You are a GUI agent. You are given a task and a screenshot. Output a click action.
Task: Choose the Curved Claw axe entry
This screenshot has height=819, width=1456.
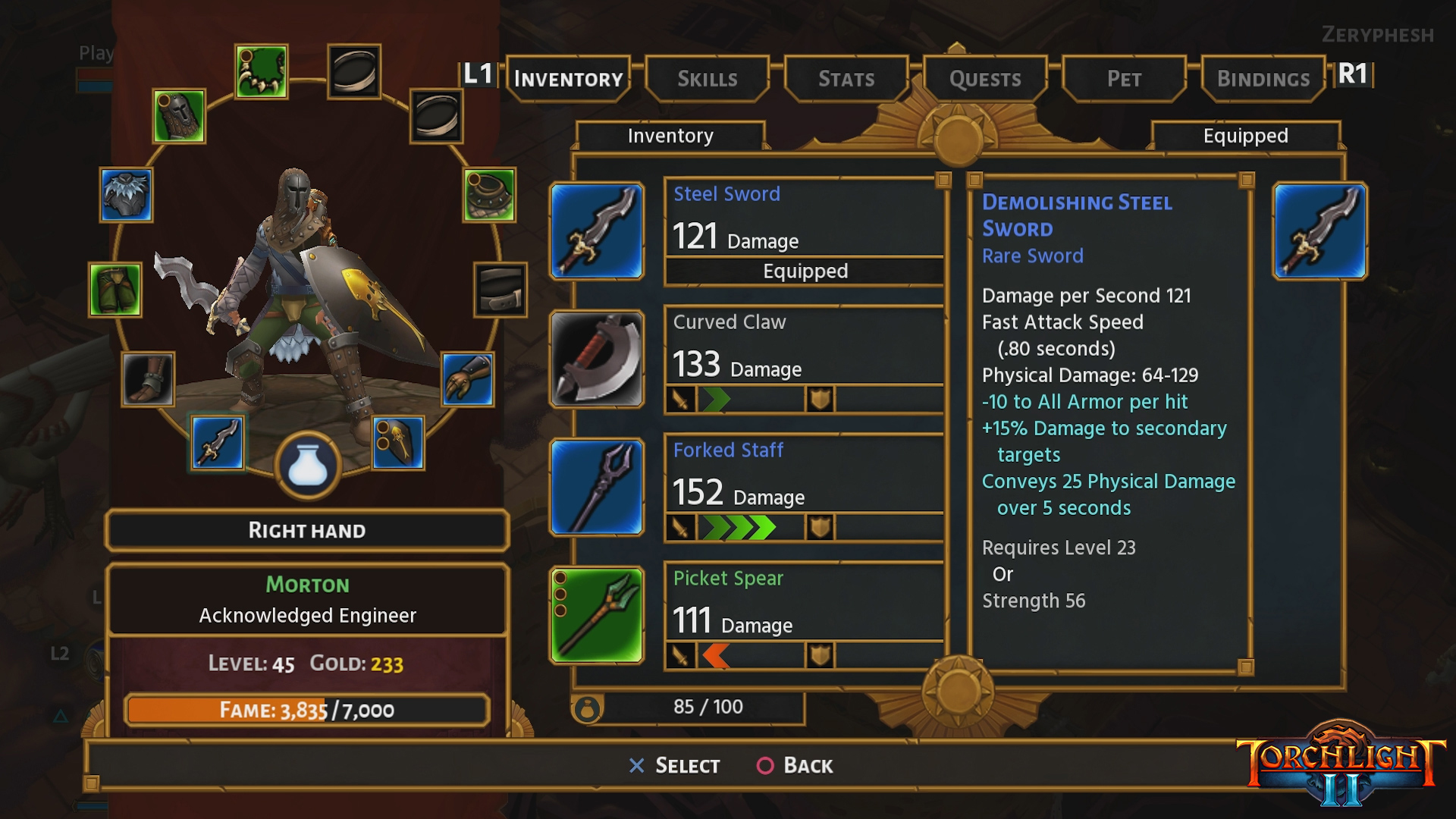point(804,359)
